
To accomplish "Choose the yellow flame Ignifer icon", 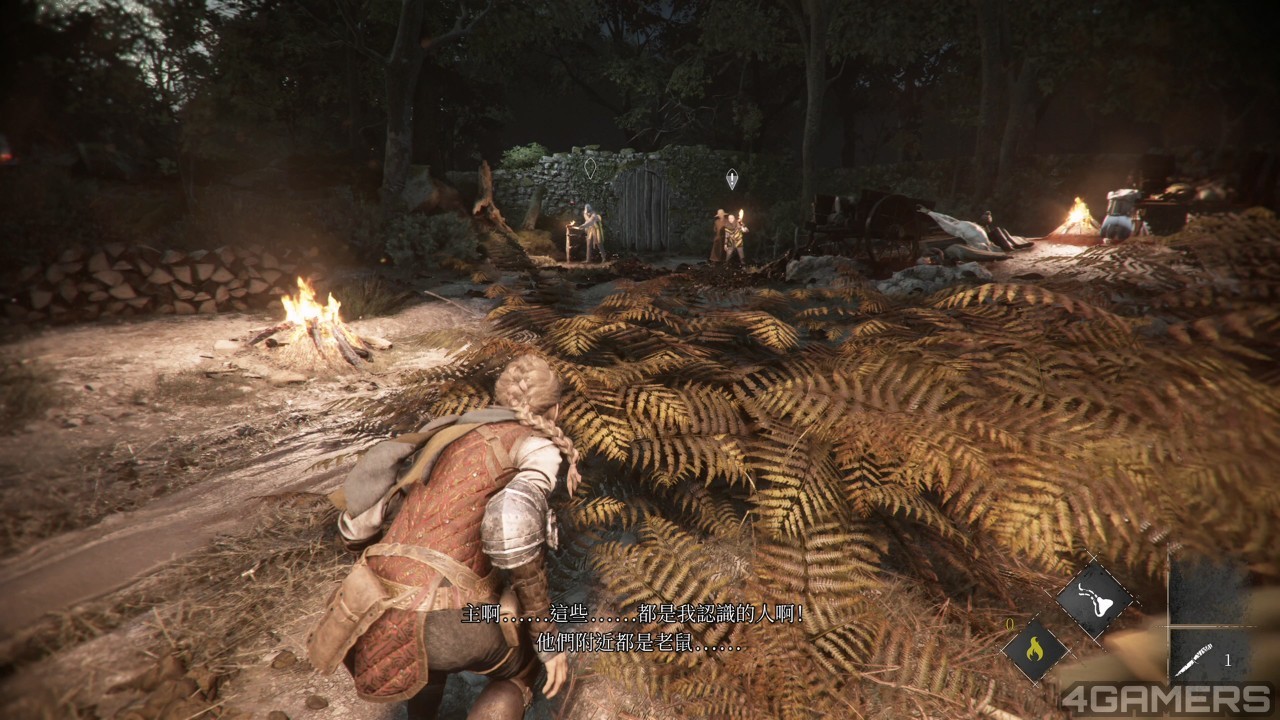I will coord(1035,650).
